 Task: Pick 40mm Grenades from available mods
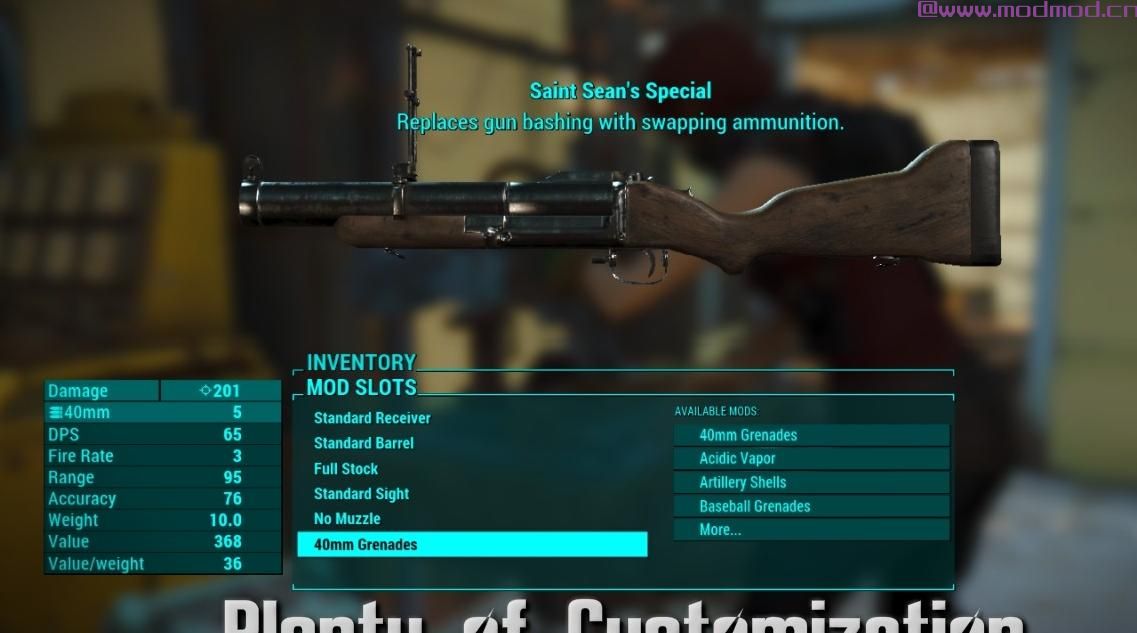pyautogui.click(x=810, y=435)
